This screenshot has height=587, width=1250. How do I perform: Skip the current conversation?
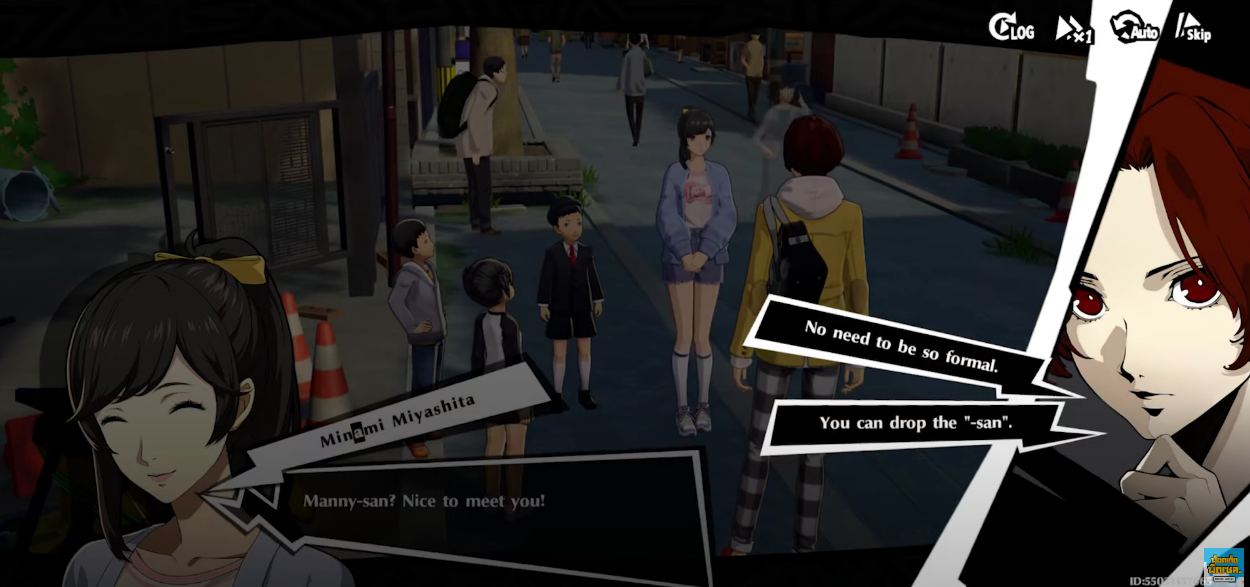click(1193, 29)
